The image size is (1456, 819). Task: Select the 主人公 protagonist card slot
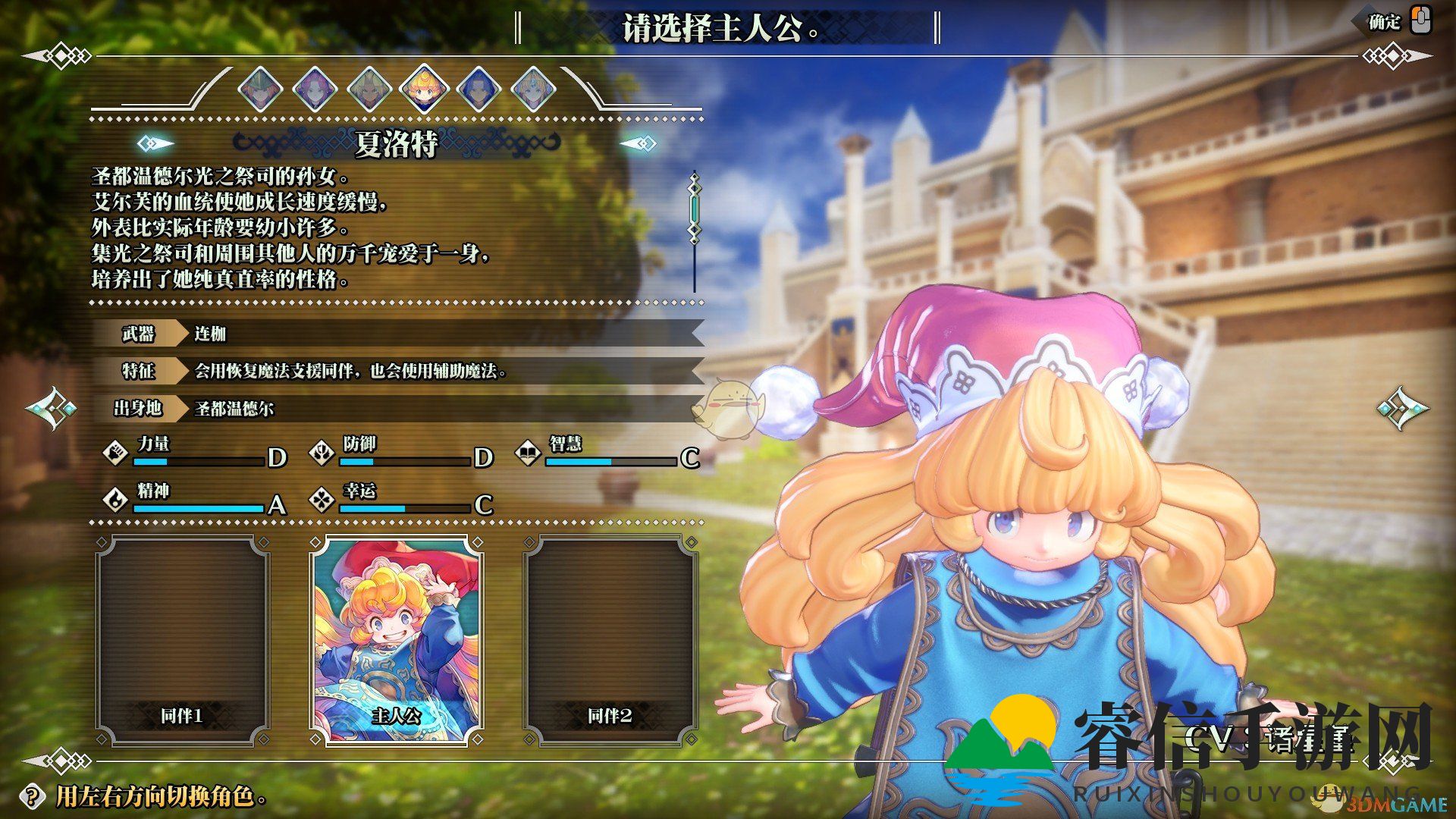[396, 641]
